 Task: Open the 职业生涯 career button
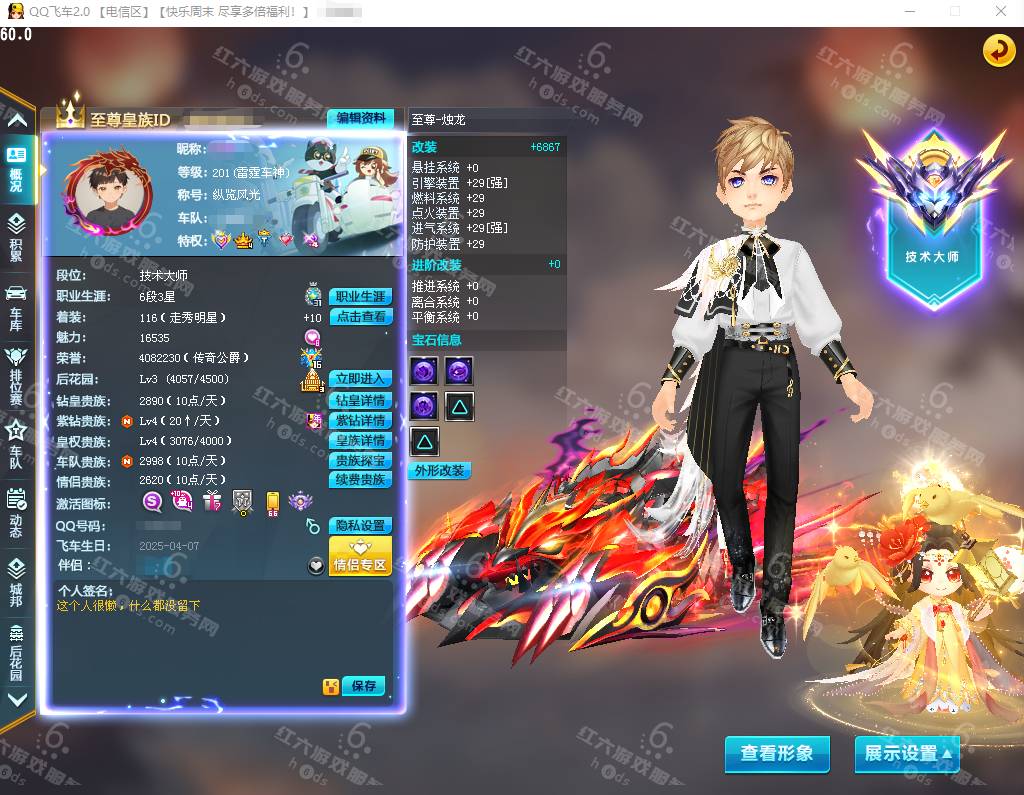360,297
